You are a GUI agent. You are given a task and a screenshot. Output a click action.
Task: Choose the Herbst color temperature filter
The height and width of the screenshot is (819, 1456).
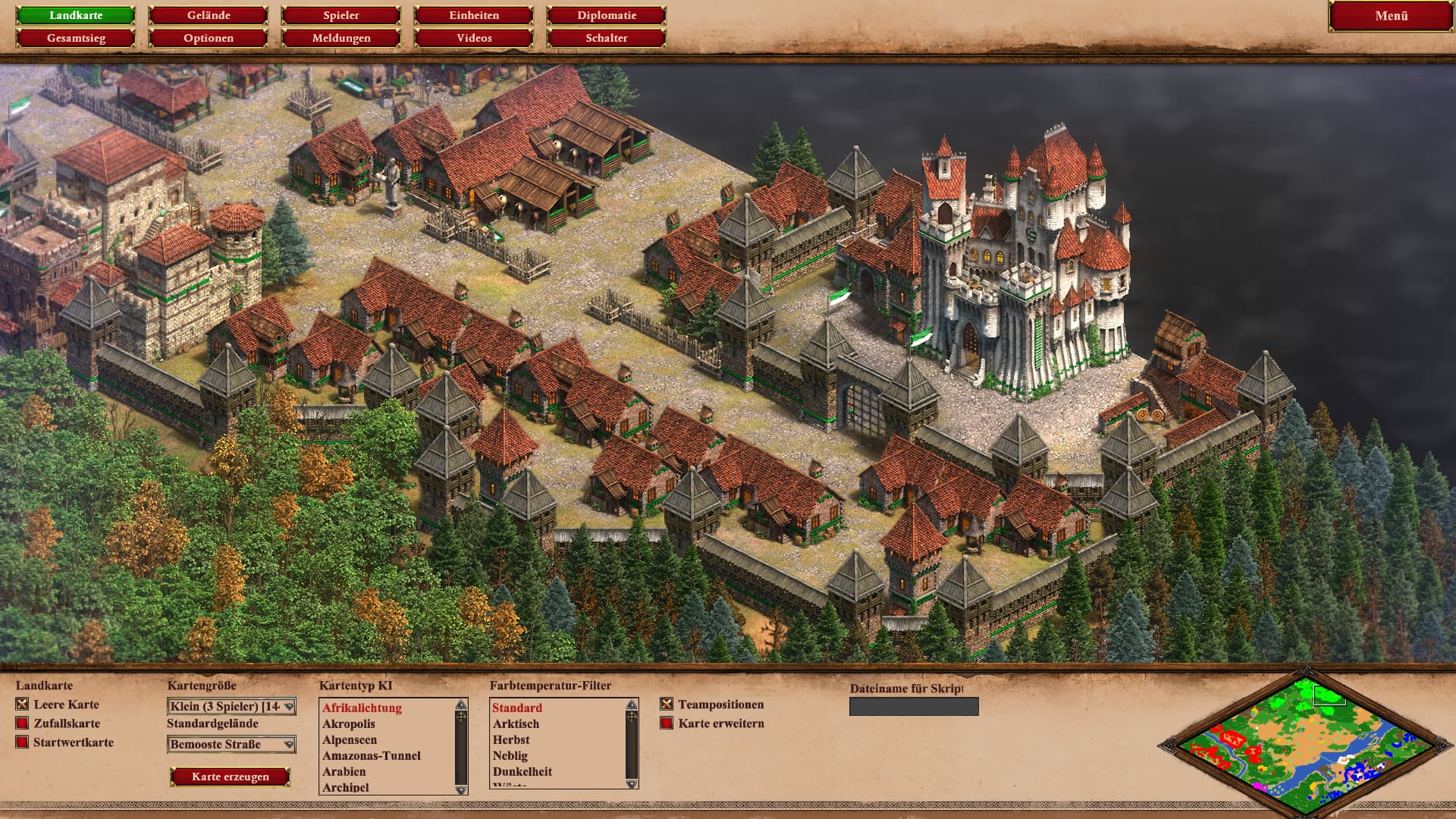point(511,740)
